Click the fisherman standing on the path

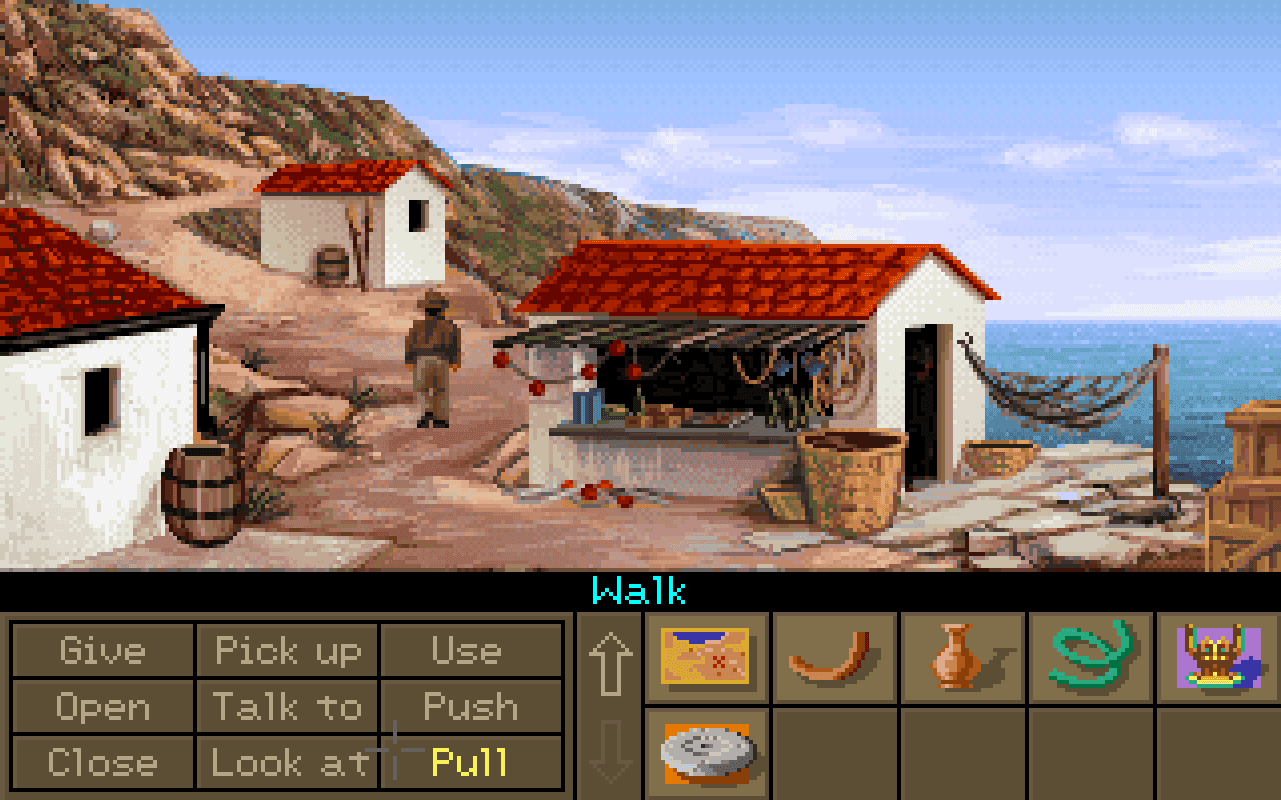(432, 360)
